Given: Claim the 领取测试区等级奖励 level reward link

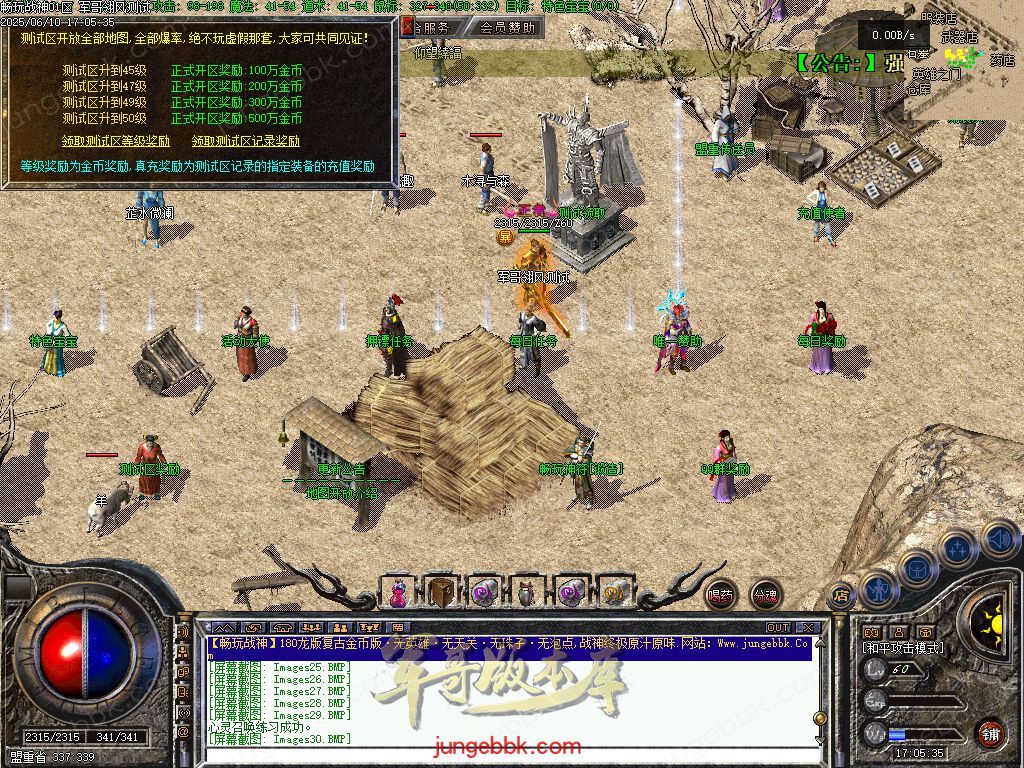Looking at the screenshot, I should pos(116,141).
